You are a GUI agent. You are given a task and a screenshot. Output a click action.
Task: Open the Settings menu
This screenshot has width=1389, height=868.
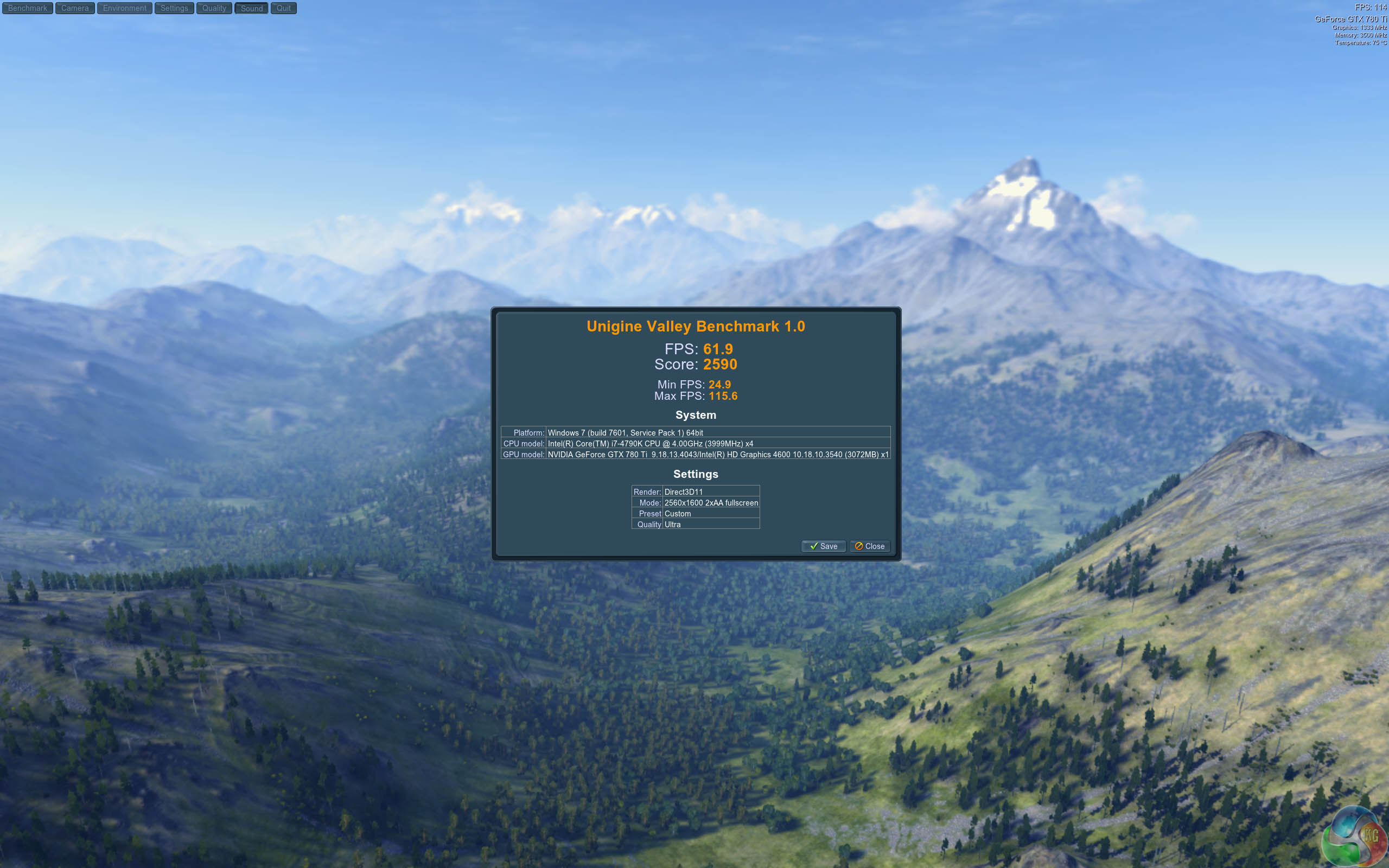[174, 8]
